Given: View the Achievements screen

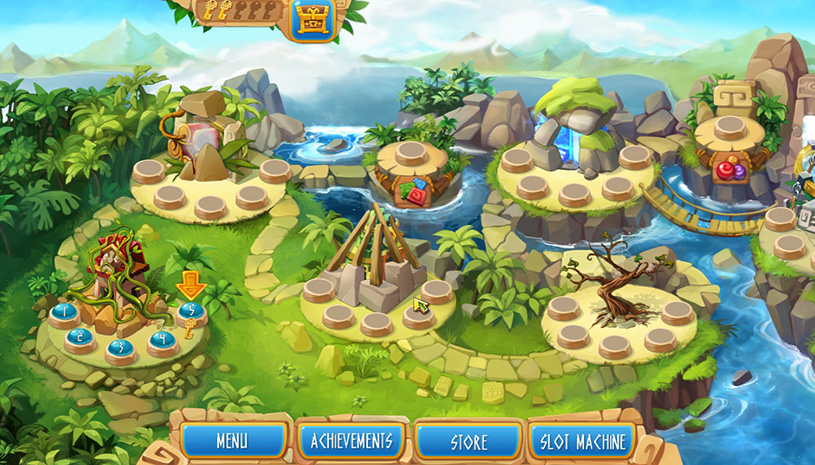Looking at the screenshot, I should click(x=350, y=440).
